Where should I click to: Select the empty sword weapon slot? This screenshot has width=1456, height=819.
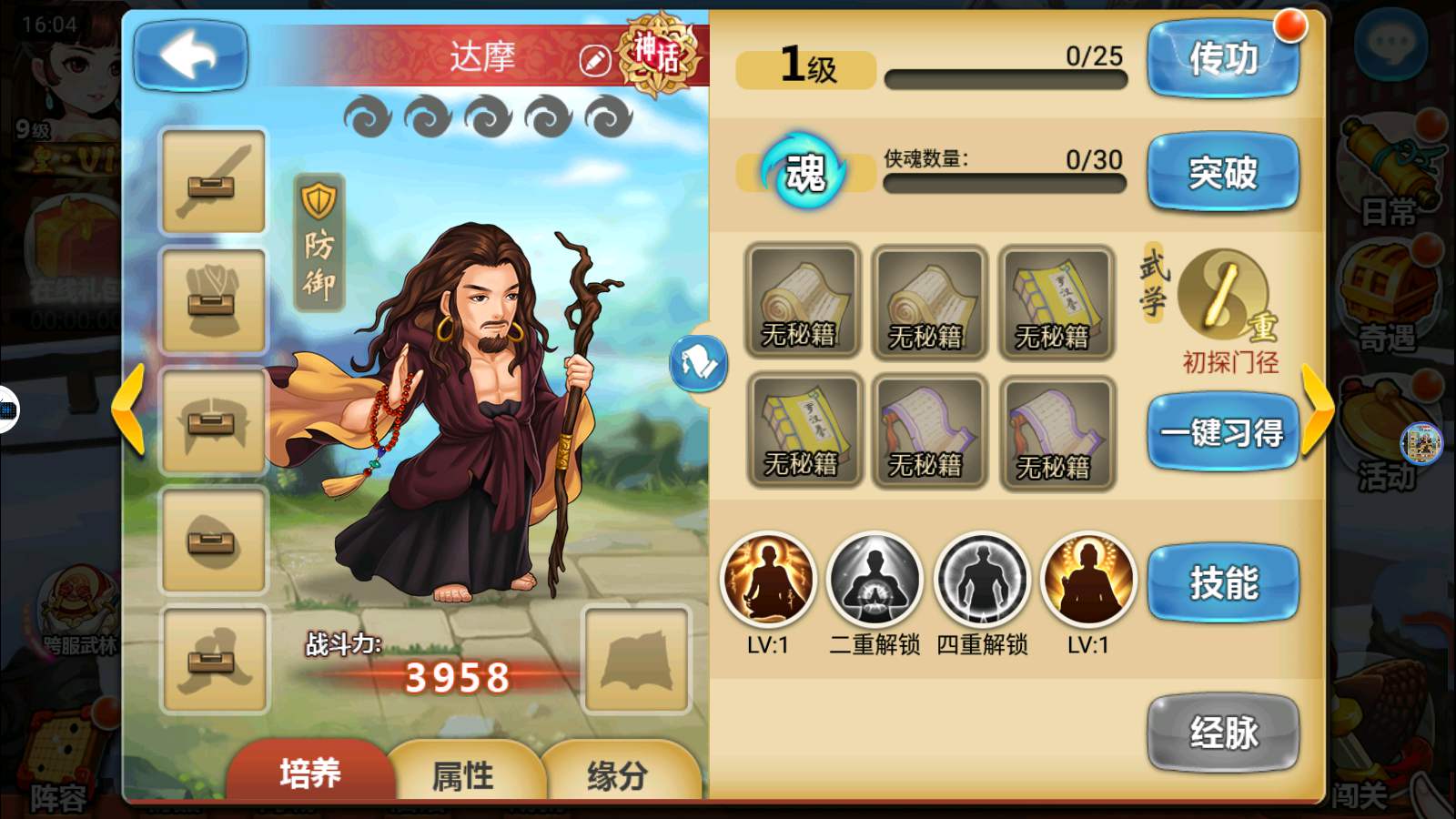point(213,181)
